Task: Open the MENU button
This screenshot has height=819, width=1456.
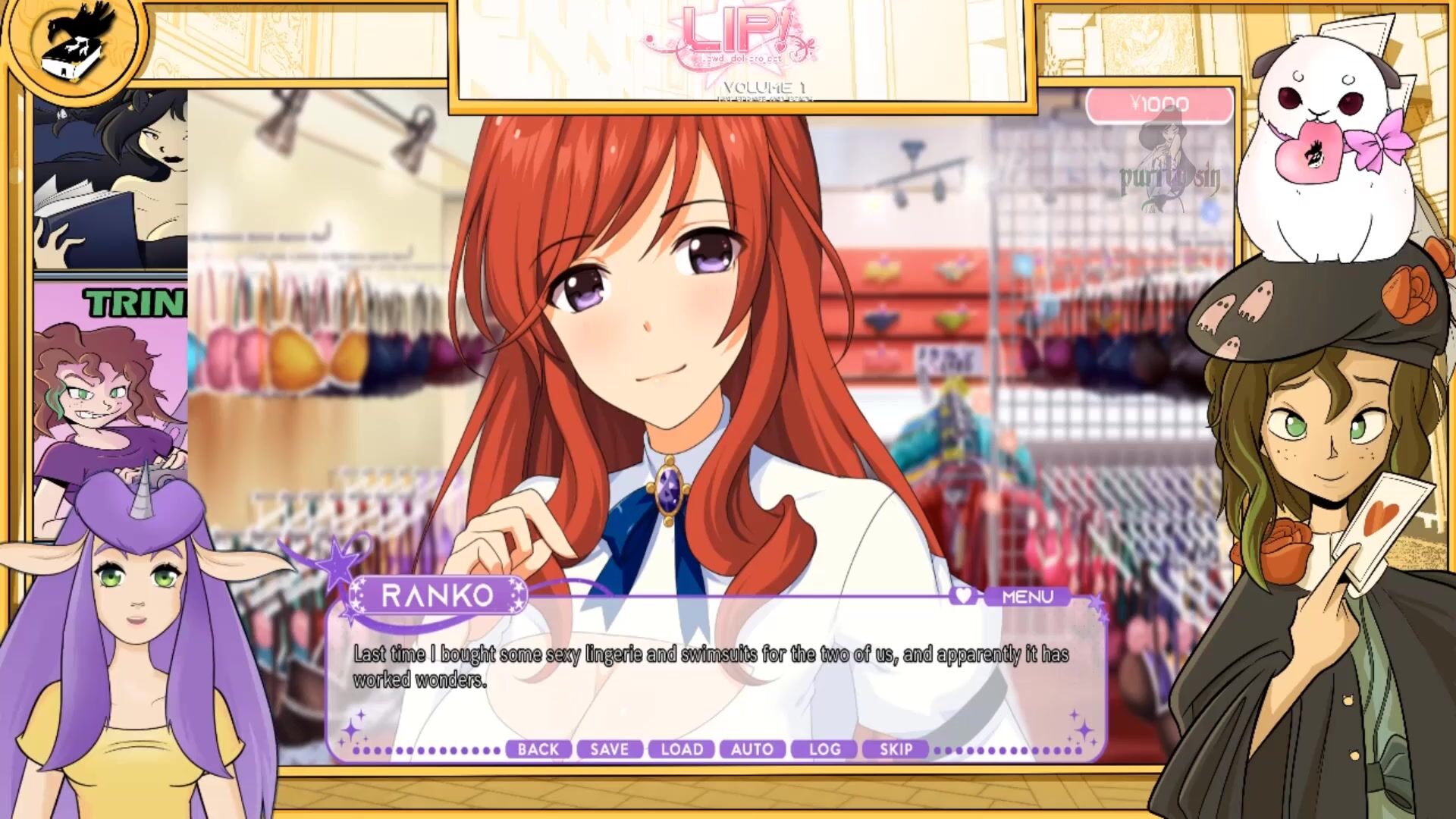Action: tap(1028, 597)
